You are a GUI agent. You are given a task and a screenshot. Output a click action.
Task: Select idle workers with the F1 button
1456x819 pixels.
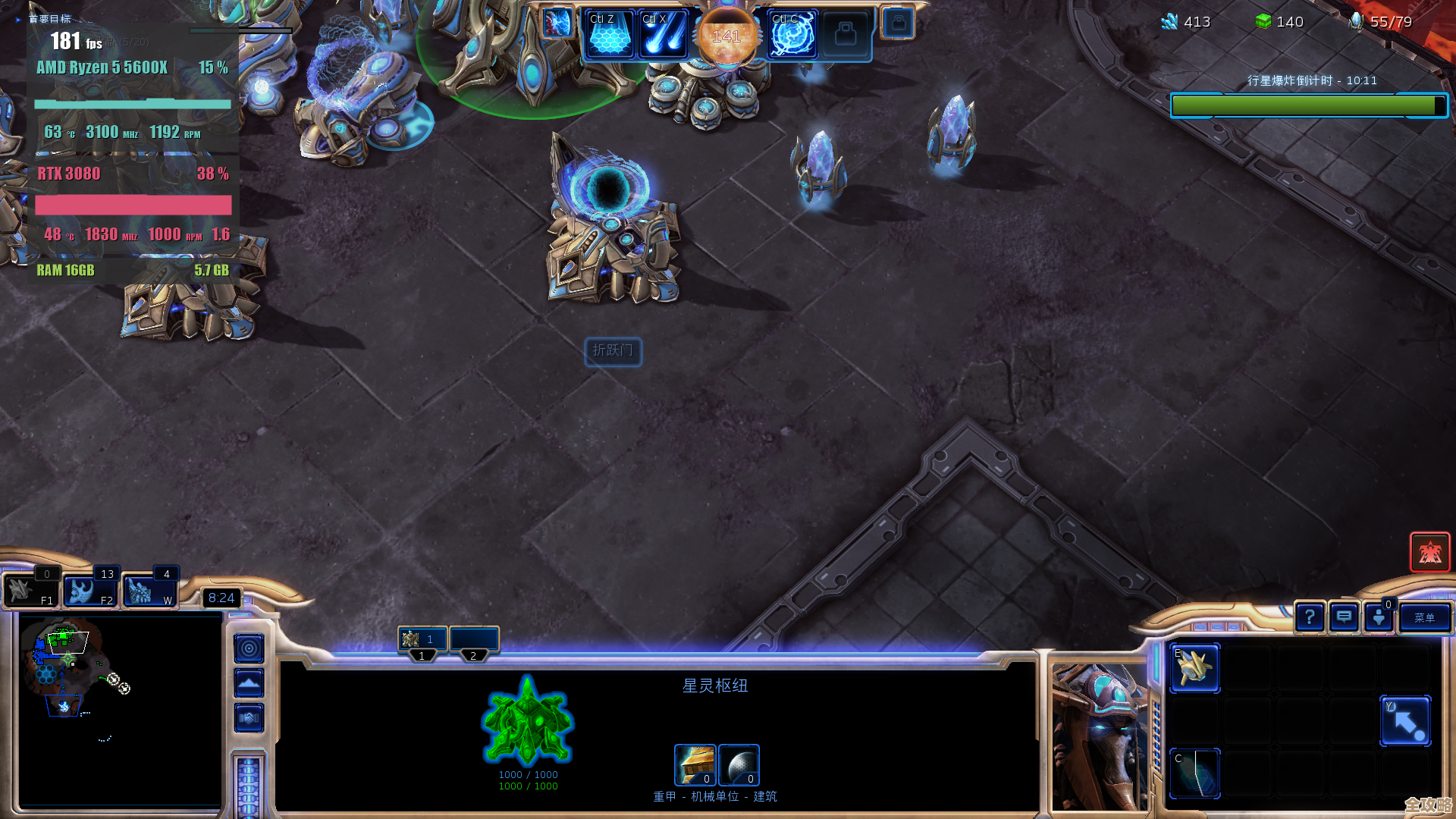(x=30, y=591)
